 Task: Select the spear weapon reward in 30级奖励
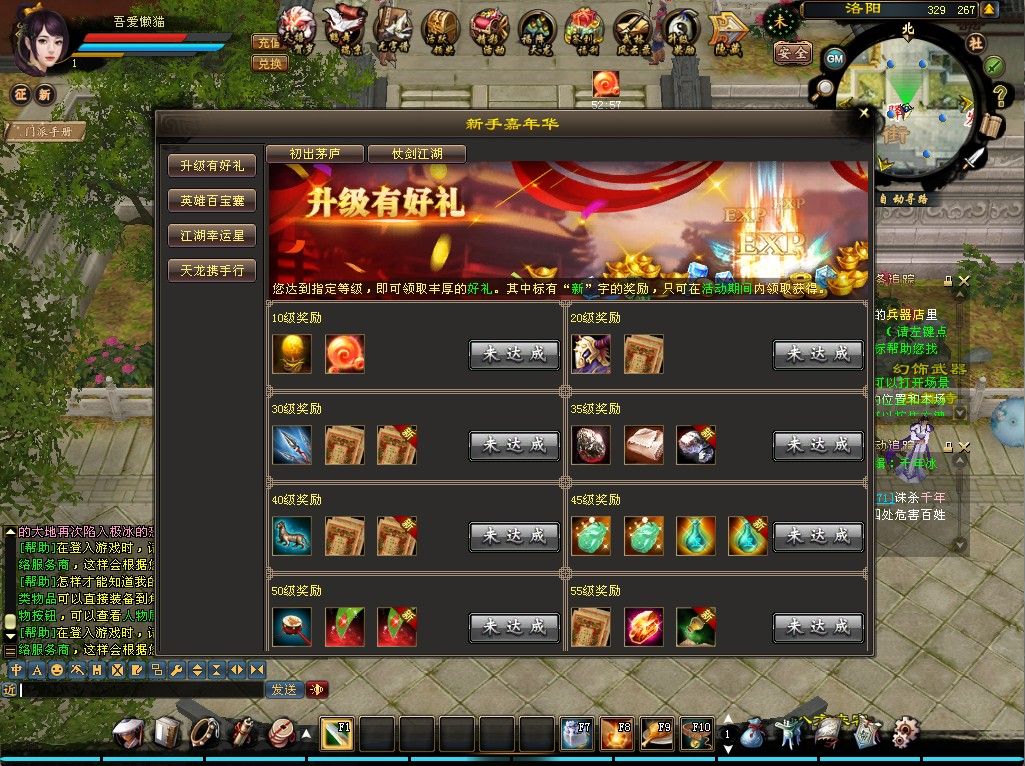coord(292,445)
